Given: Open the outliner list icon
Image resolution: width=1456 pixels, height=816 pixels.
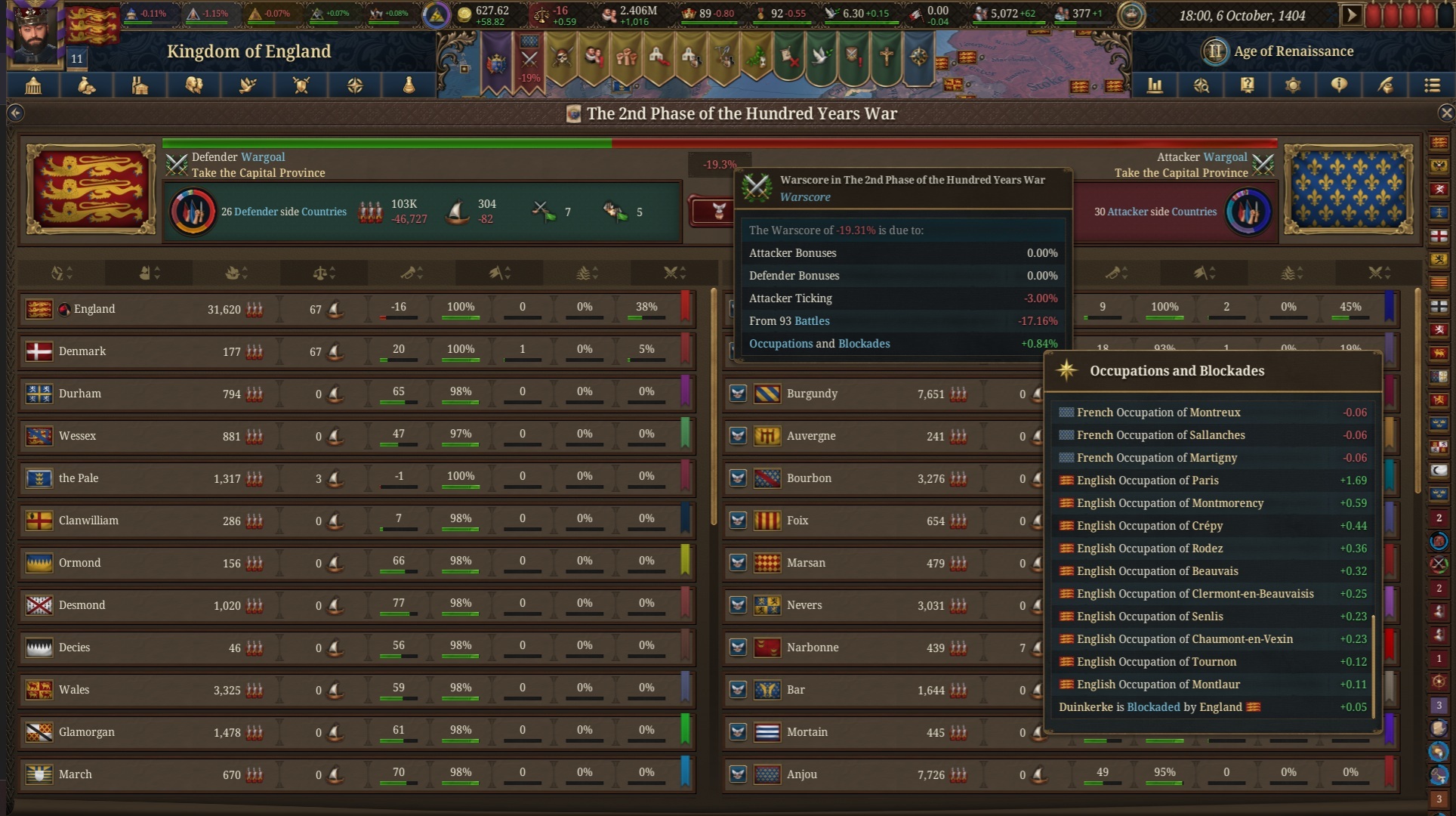Looking at the screenshot, I should 1432,85.
